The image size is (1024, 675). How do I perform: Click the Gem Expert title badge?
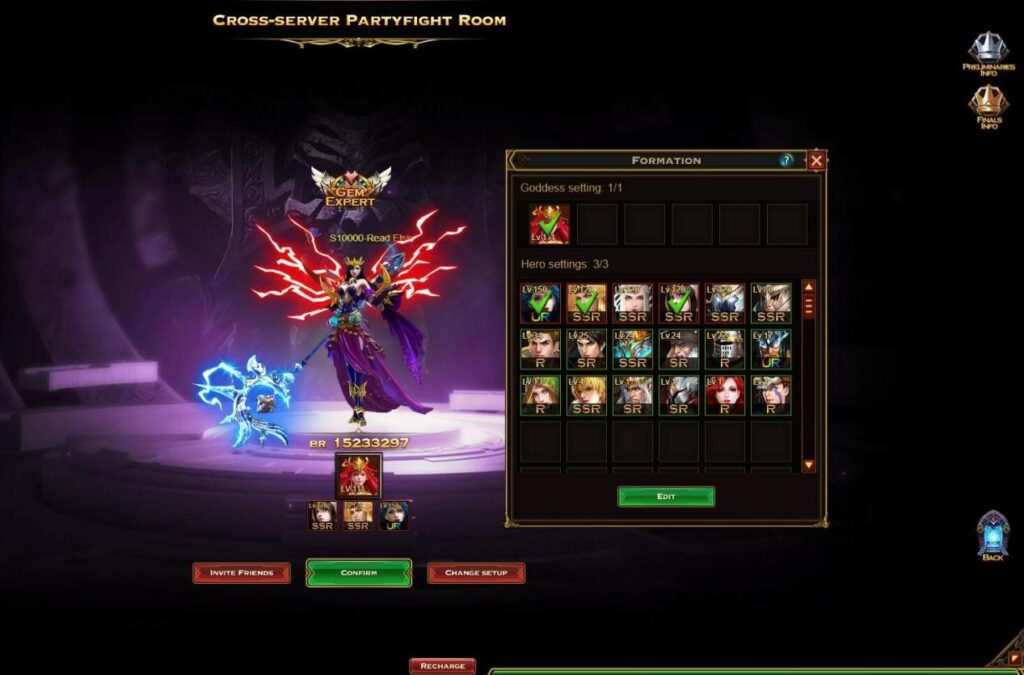coord(350,188)
